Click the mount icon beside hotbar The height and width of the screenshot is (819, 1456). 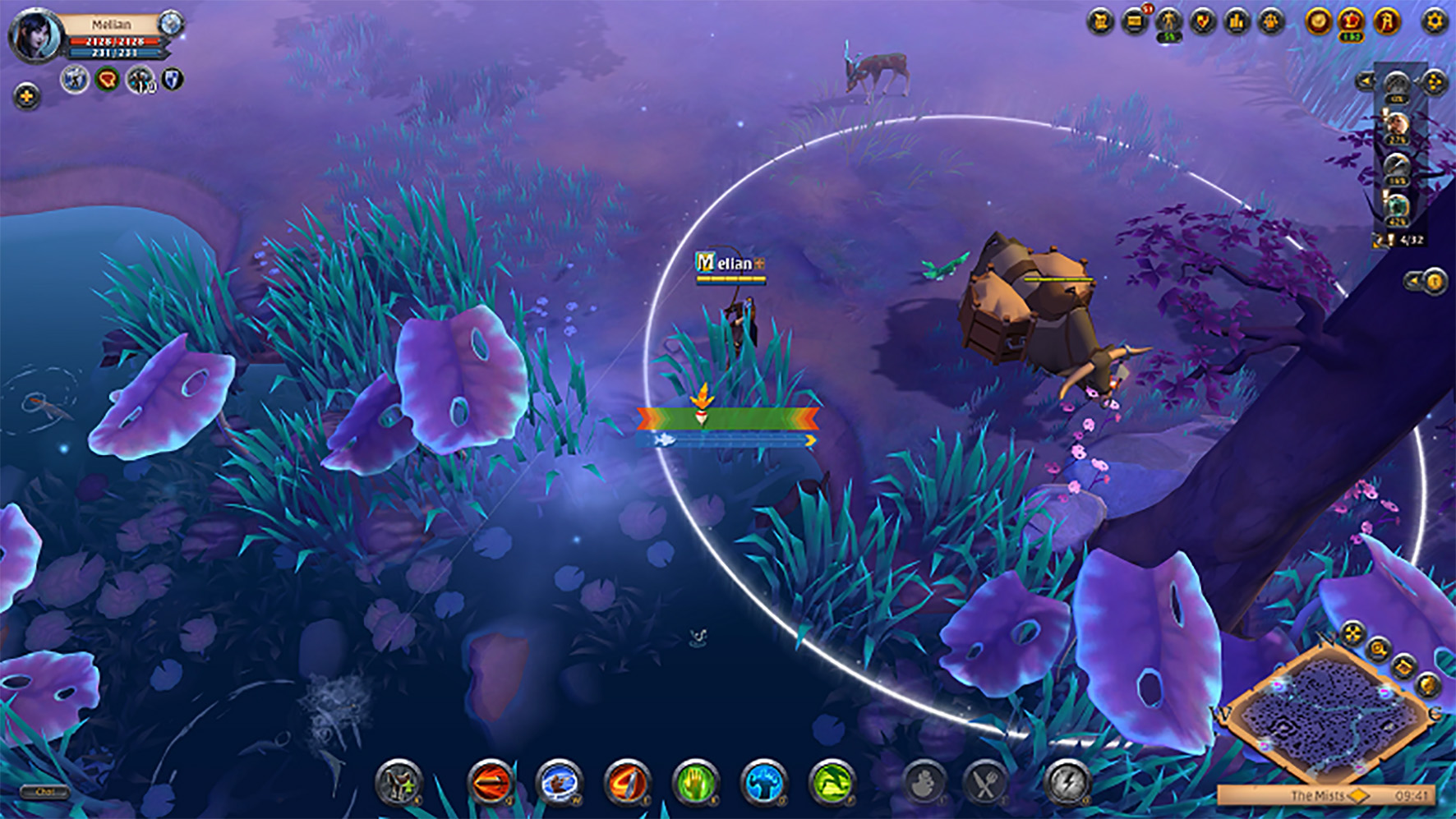[x=399, y=781]
